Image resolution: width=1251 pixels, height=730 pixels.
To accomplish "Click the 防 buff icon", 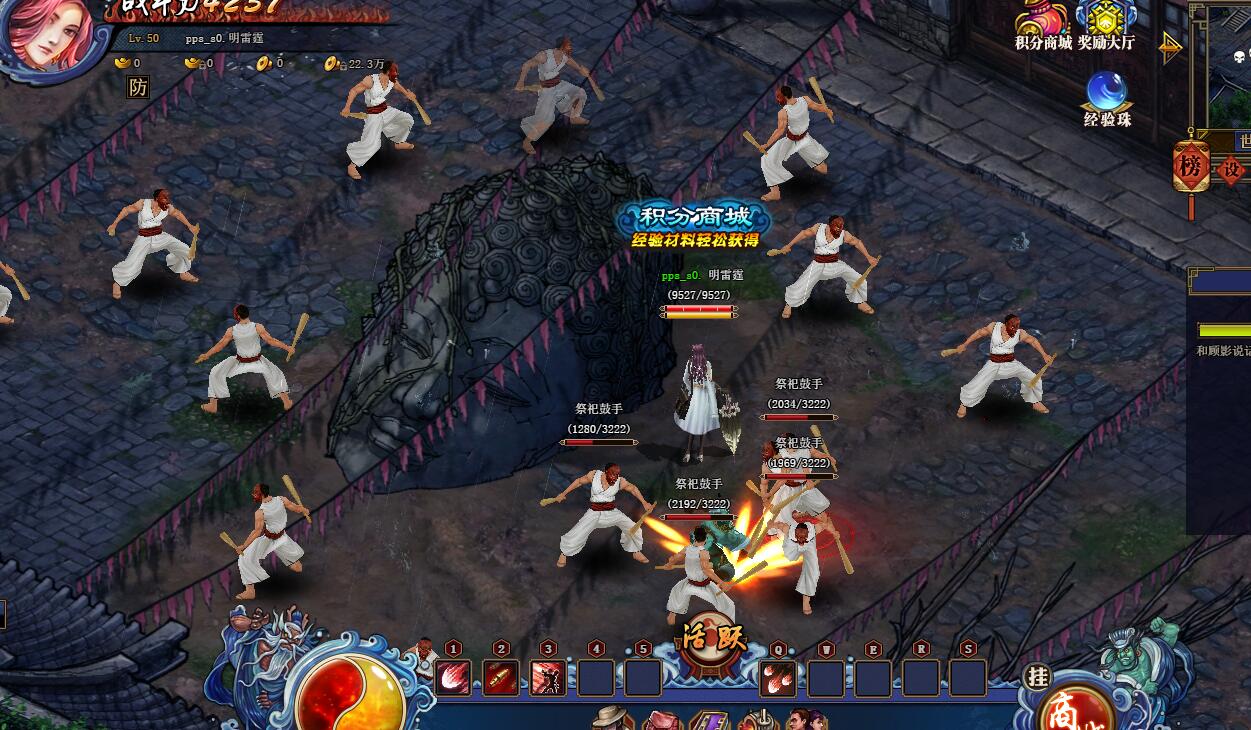I will [x=138, y=87].
